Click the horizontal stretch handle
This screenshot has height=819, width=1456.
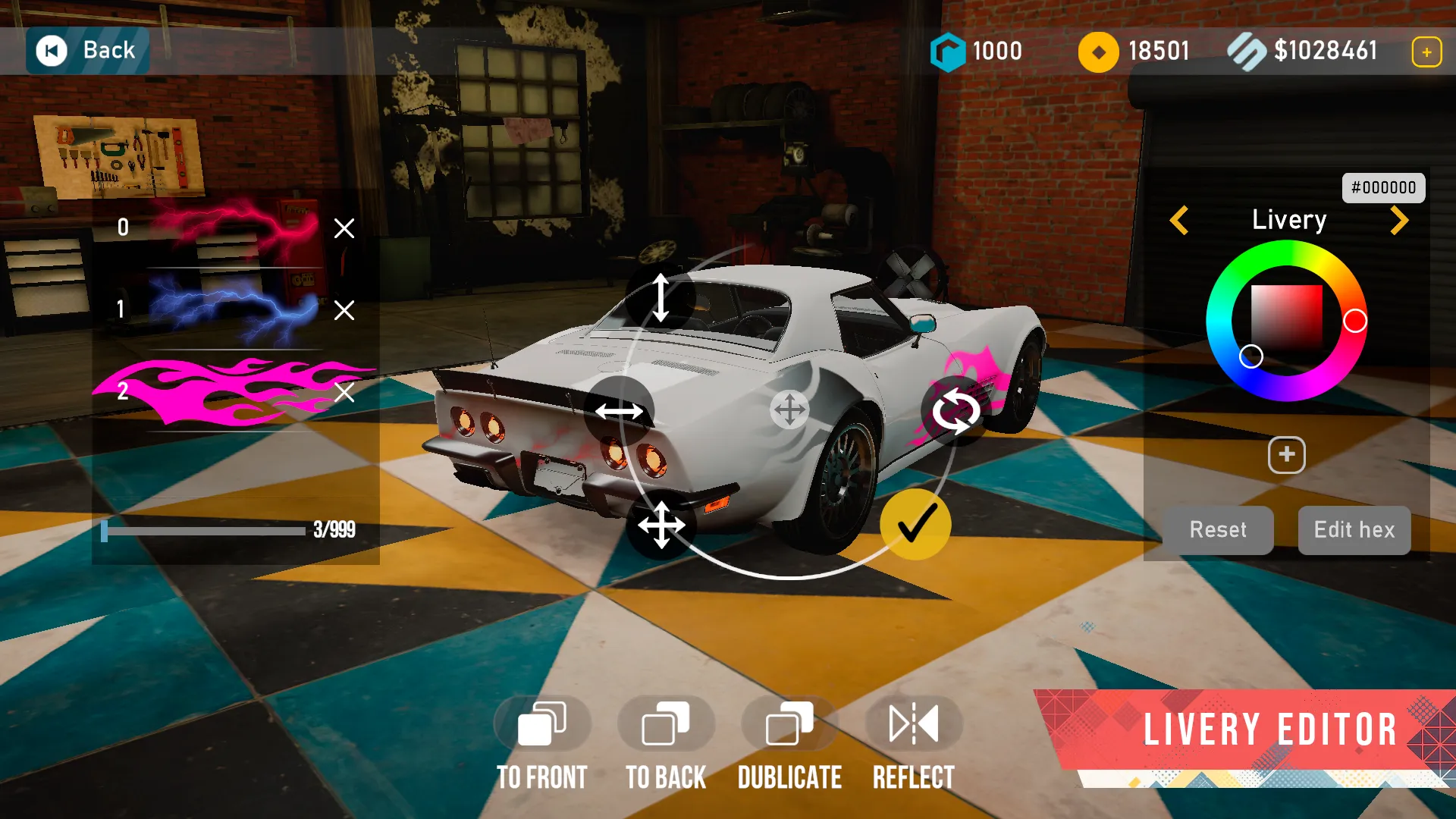coord(620,412)
